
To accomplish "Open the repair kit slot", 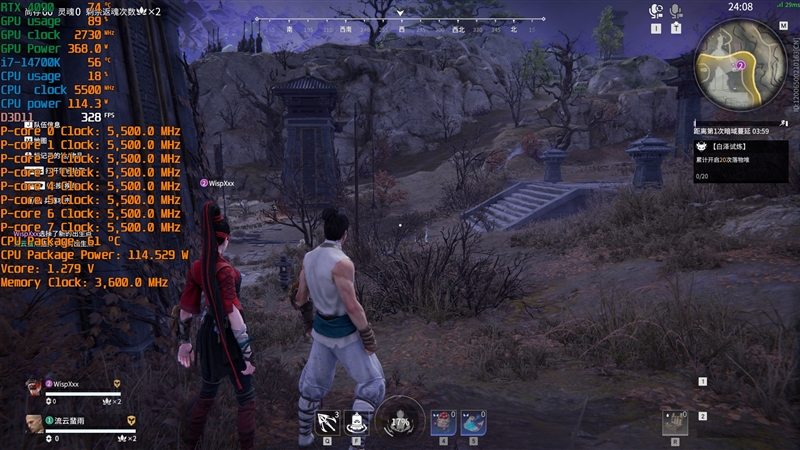I will click(x=676, y=422).
